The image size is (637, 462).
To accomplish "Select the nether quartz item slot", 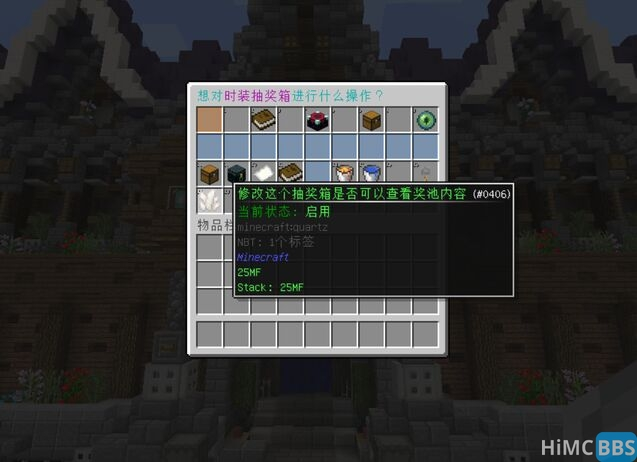I will coord(209,200).
